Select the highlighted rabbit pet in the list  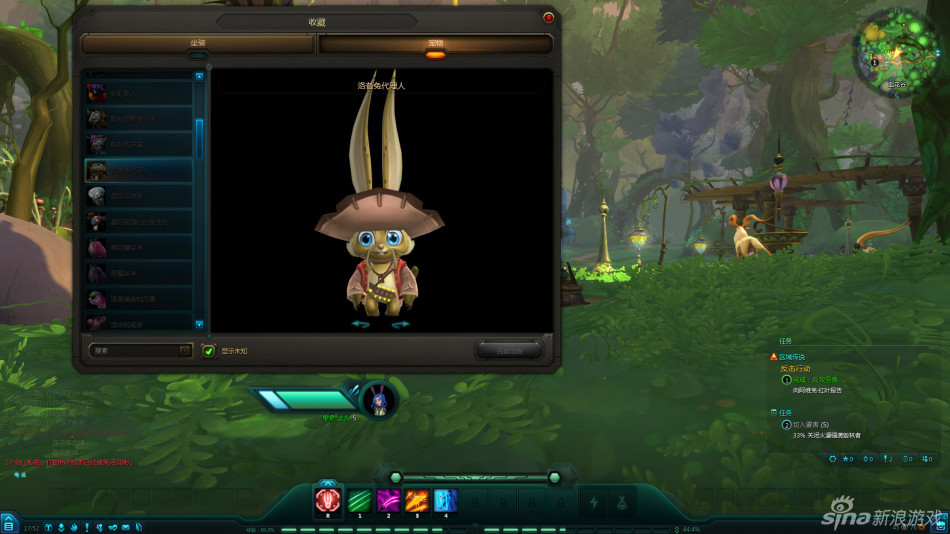139,170
